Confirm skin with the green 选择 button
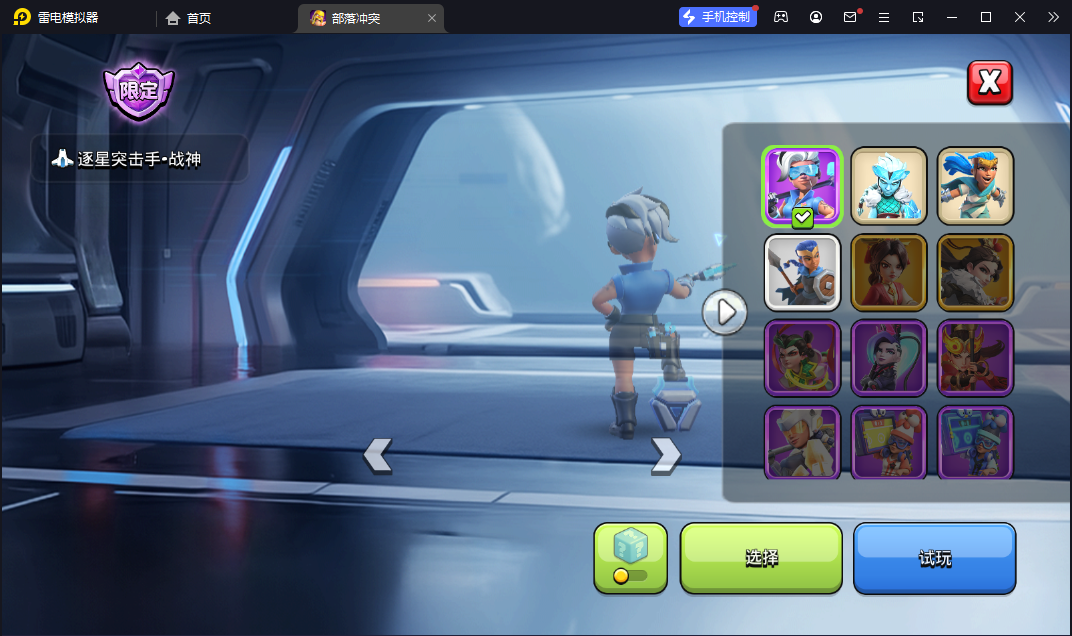 point(761,558)
